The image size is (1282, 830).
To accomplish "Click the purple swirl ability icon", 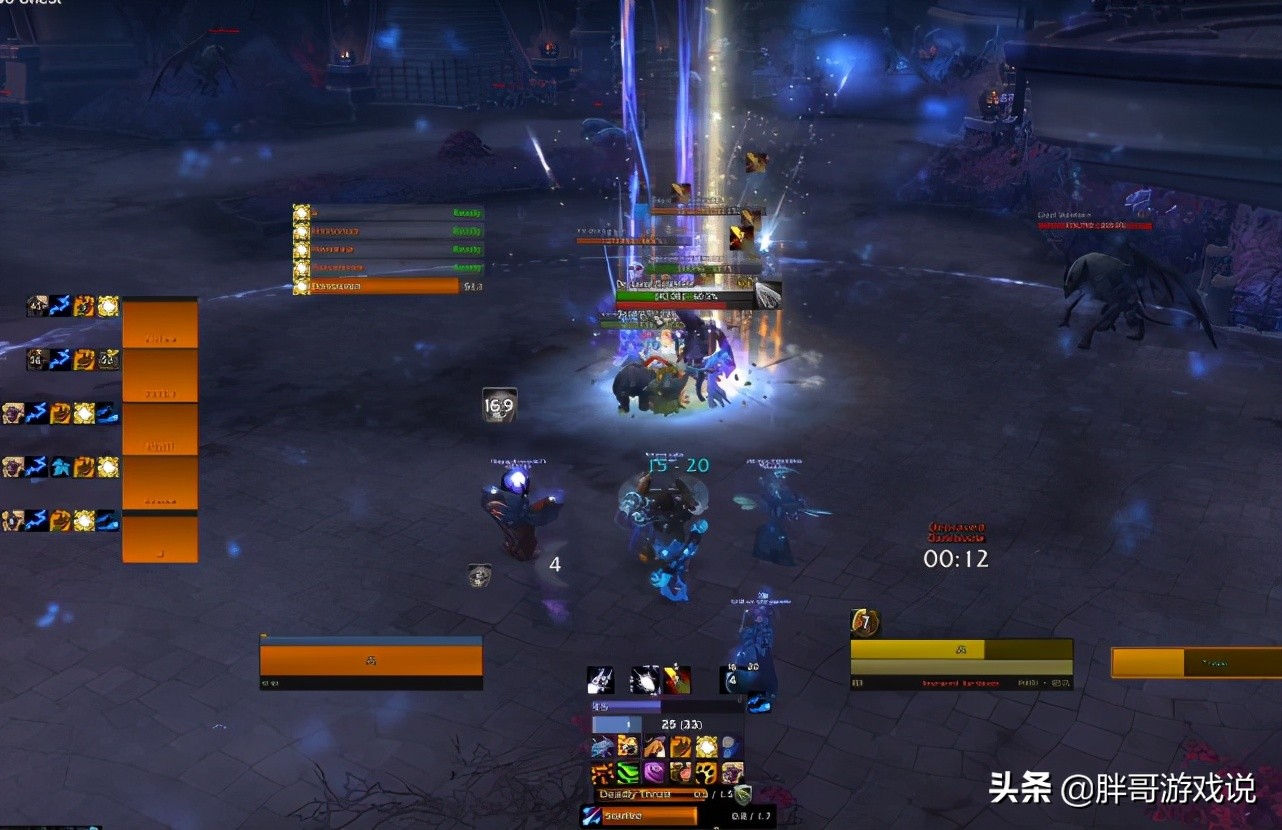I will click(654, 772).
